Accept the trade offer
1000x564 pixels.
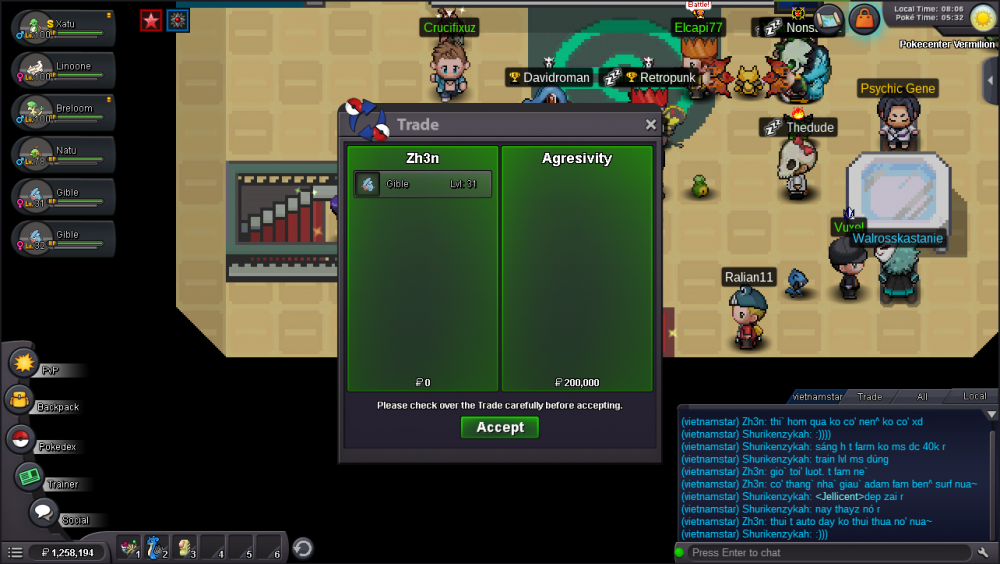tap(500, 427)
